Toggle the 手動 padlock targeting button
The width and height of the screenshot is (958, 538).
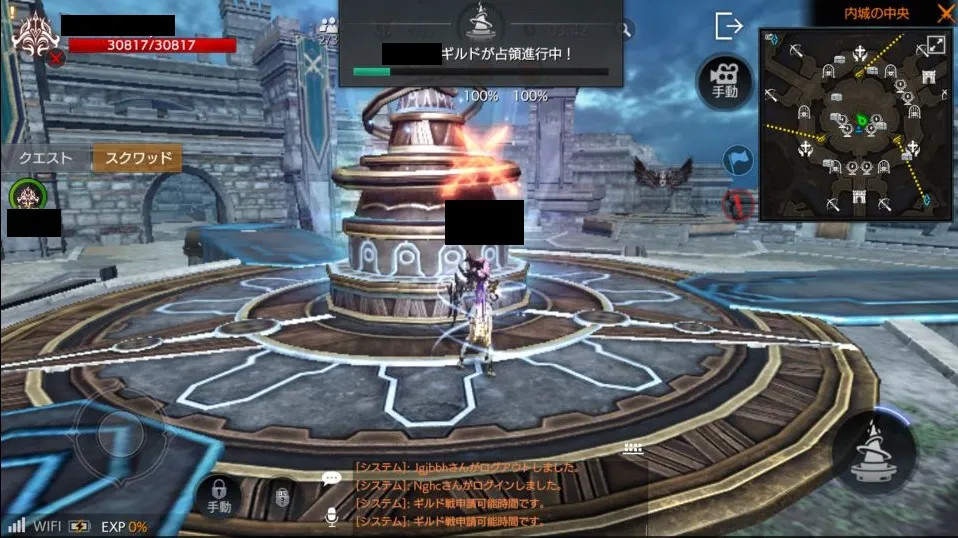[219, 494]
